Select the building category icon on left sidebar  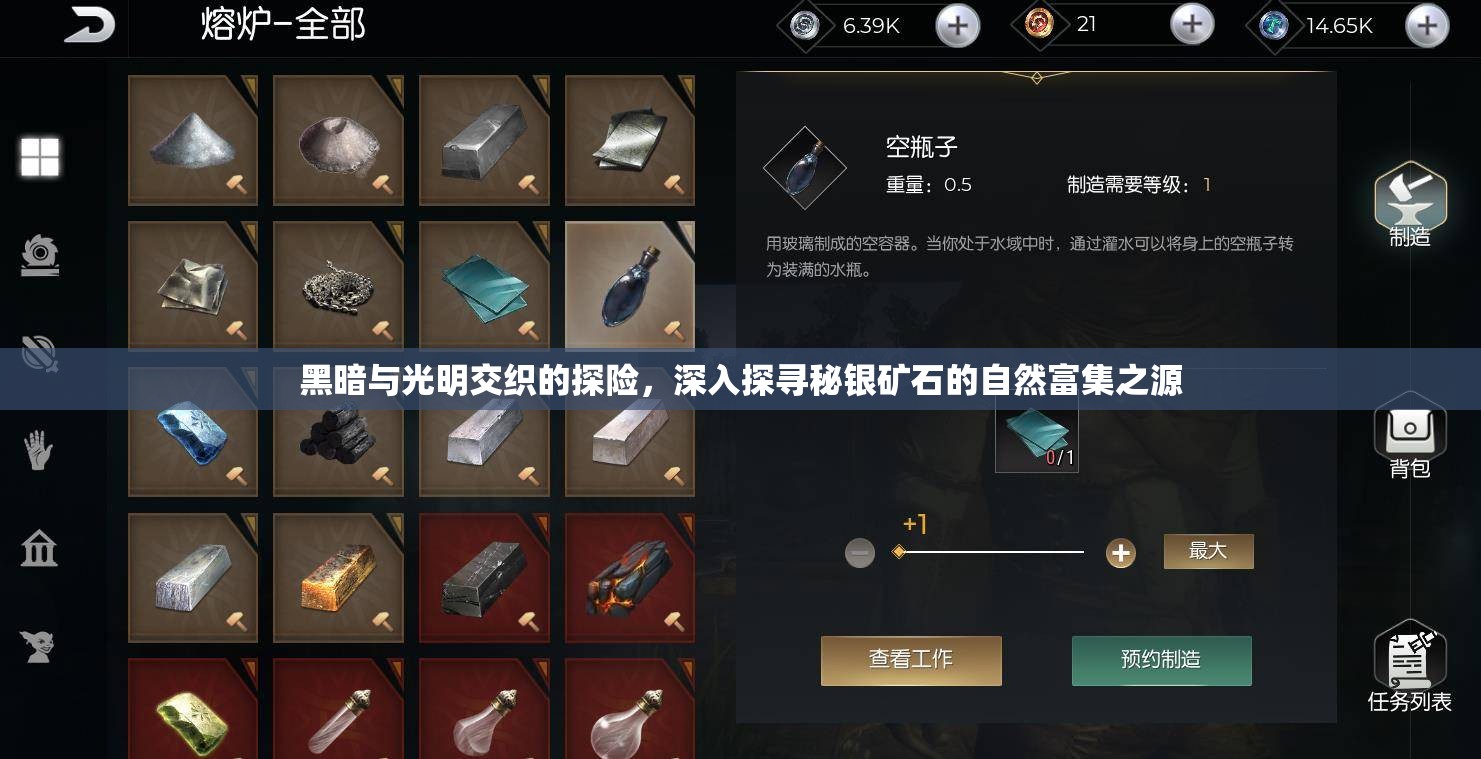tap(39, 548)
